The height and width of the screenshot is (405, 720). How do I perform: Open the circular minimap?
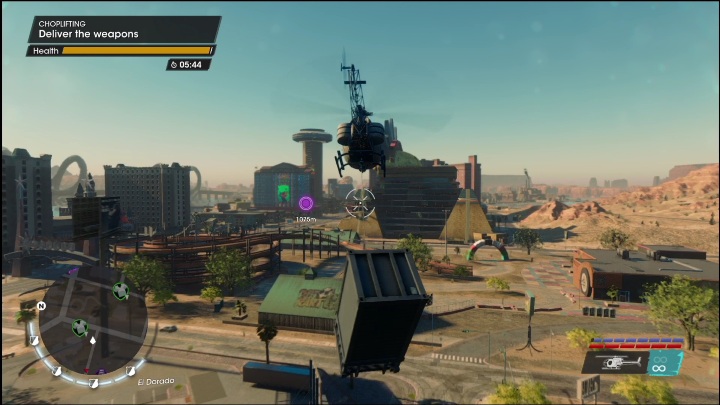tap(88, 324)
